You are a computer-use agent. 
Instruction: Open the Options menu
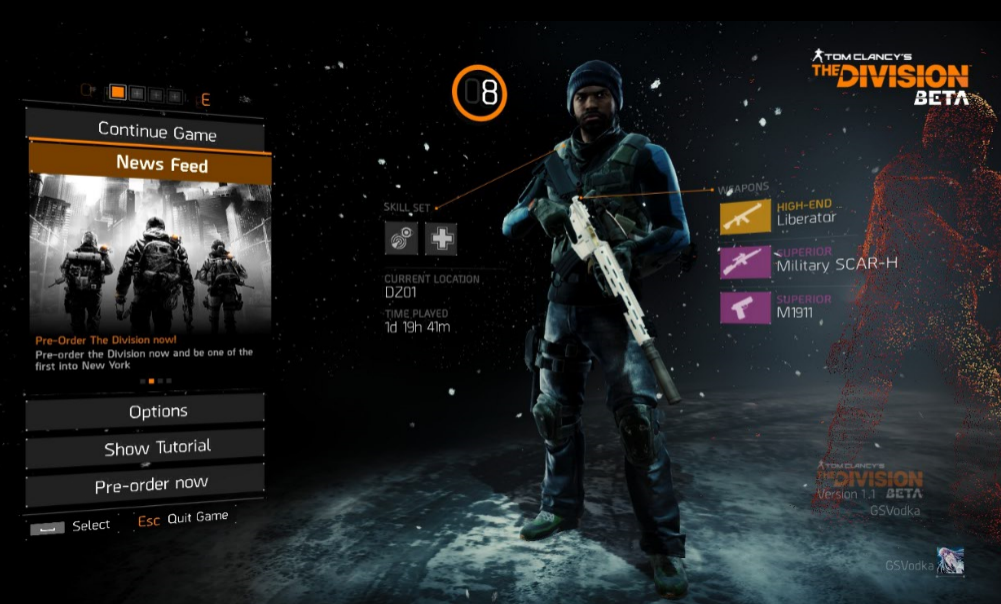click(158, 411)
